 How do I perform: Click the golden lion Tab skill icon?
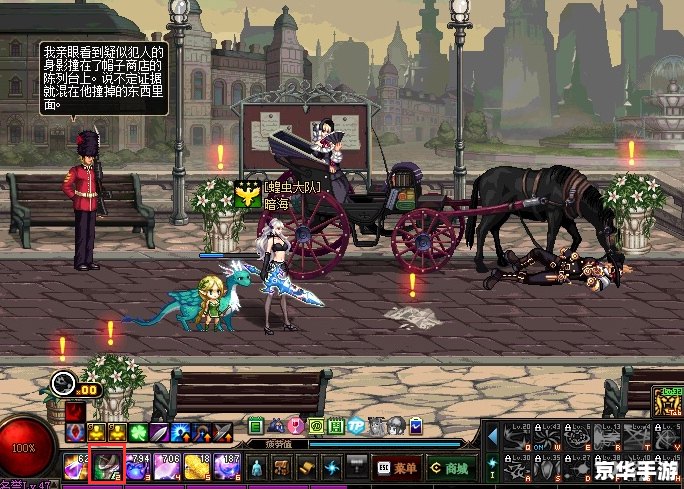pyautogui.click(x=667, y=402)
